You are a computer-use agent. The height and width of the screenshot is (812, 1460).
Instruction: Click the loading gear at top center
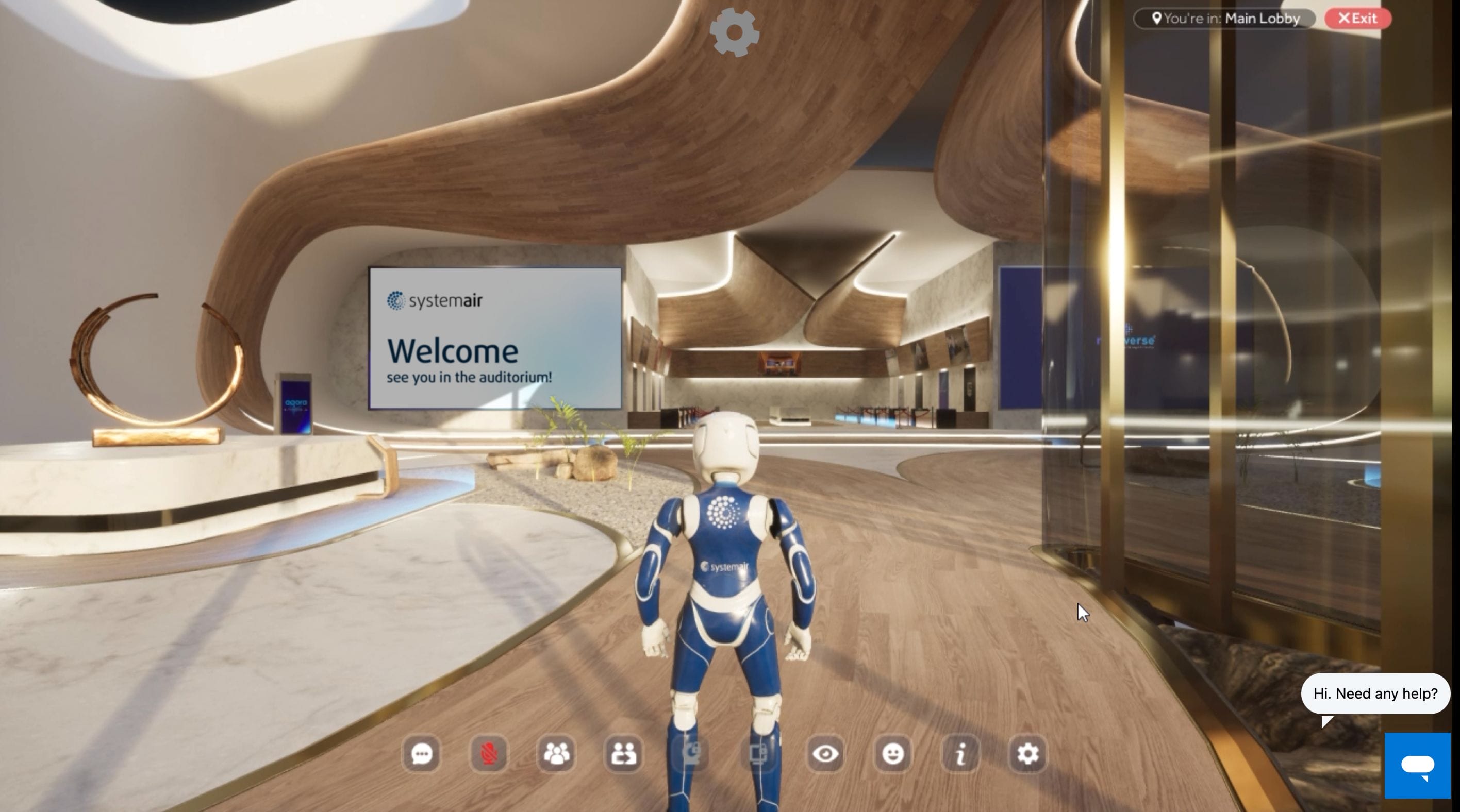coord(735,32)
